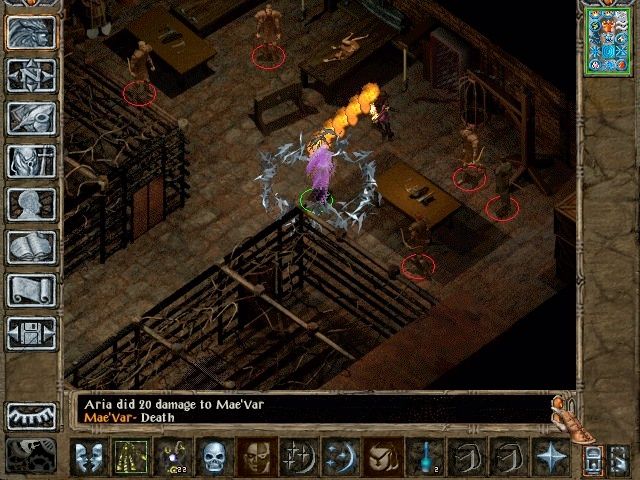
Task: Use the blue potion quick item
Action: (x=428, y=457)
